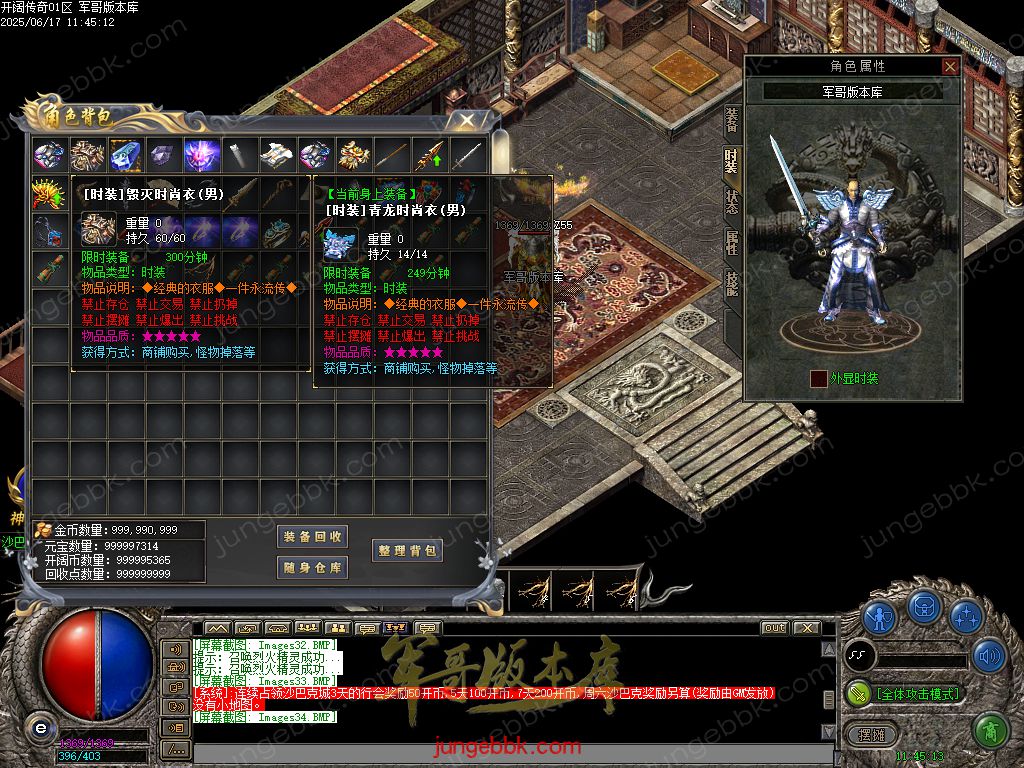Viewport: 1024px width, 768px height.
Task: Open the 属性 attributes tab
Action: 732,243
